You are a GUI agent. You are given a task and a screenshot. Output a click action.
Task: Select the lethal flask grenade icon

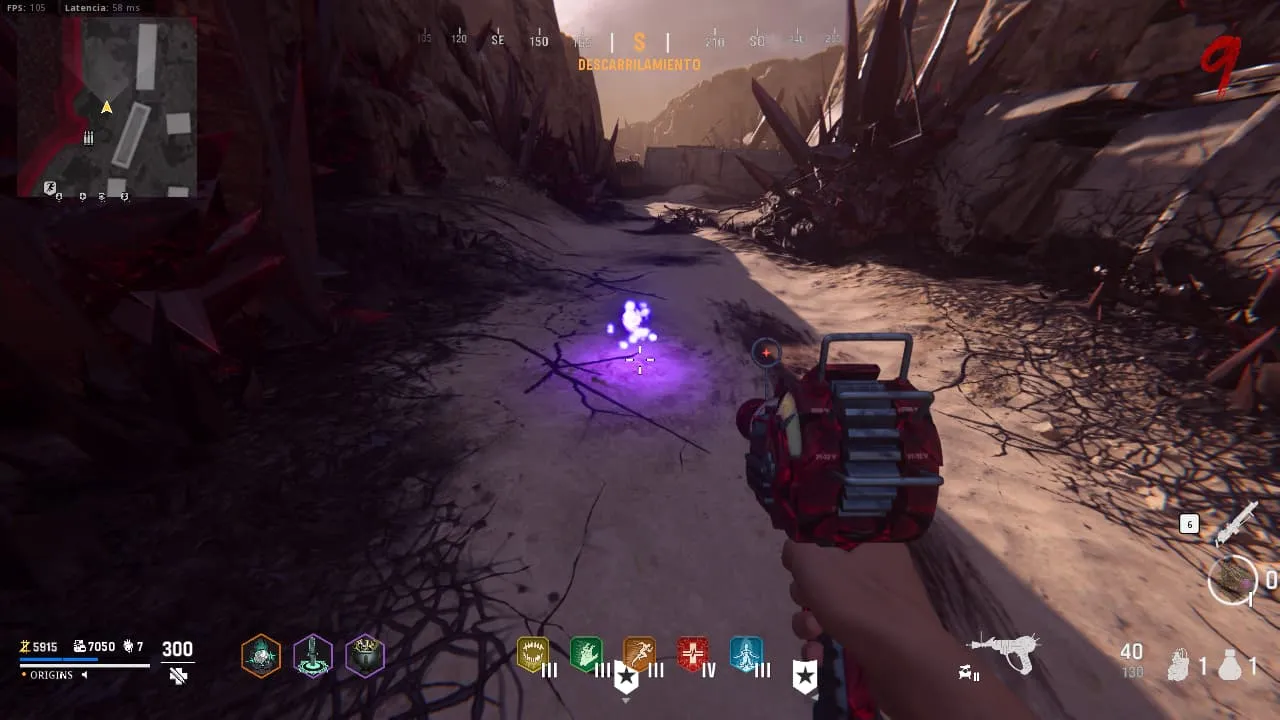coord(1230,665)
